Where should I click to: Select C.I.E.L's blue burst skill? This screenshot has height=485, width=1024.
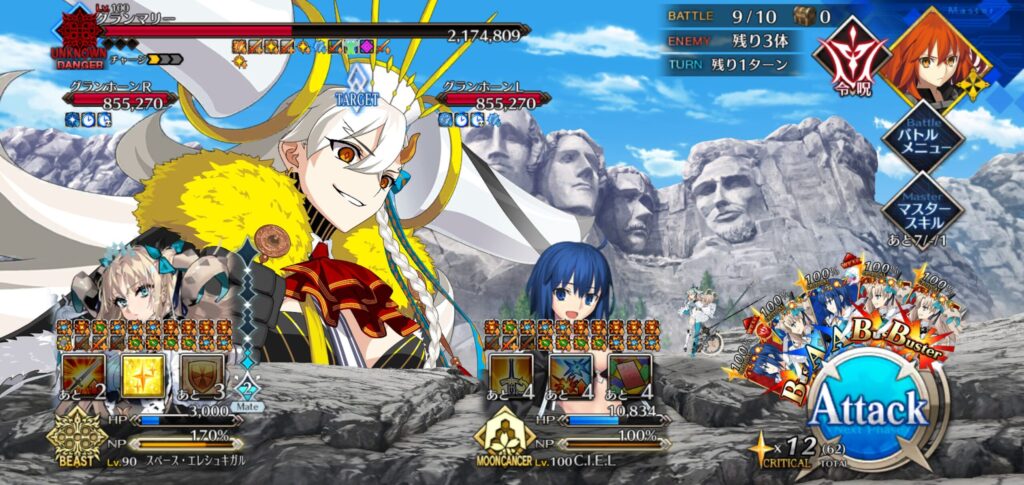(570, 376)
